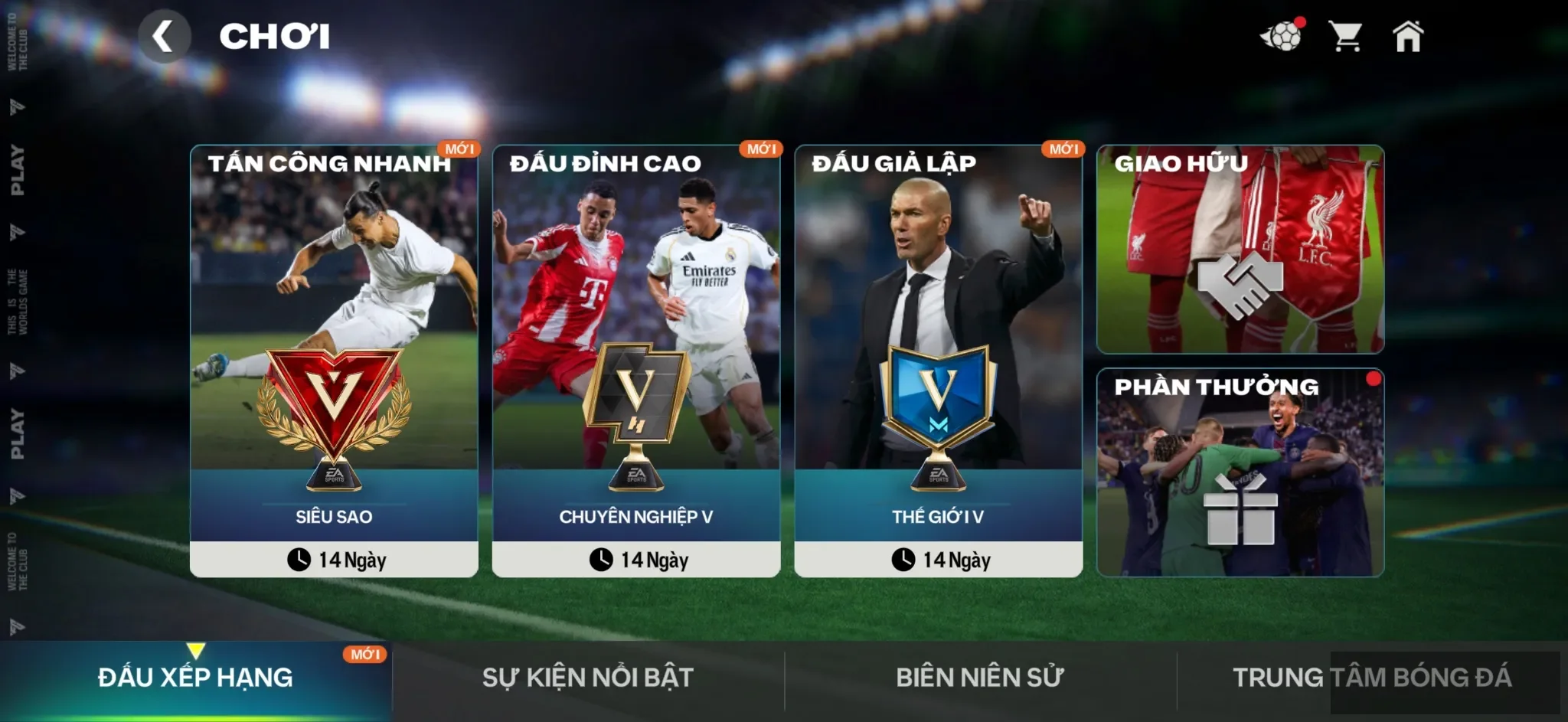Open the Biên Niên Sử tab
Viewport: 1568px width, 722px height.
[x=980, y=678]
